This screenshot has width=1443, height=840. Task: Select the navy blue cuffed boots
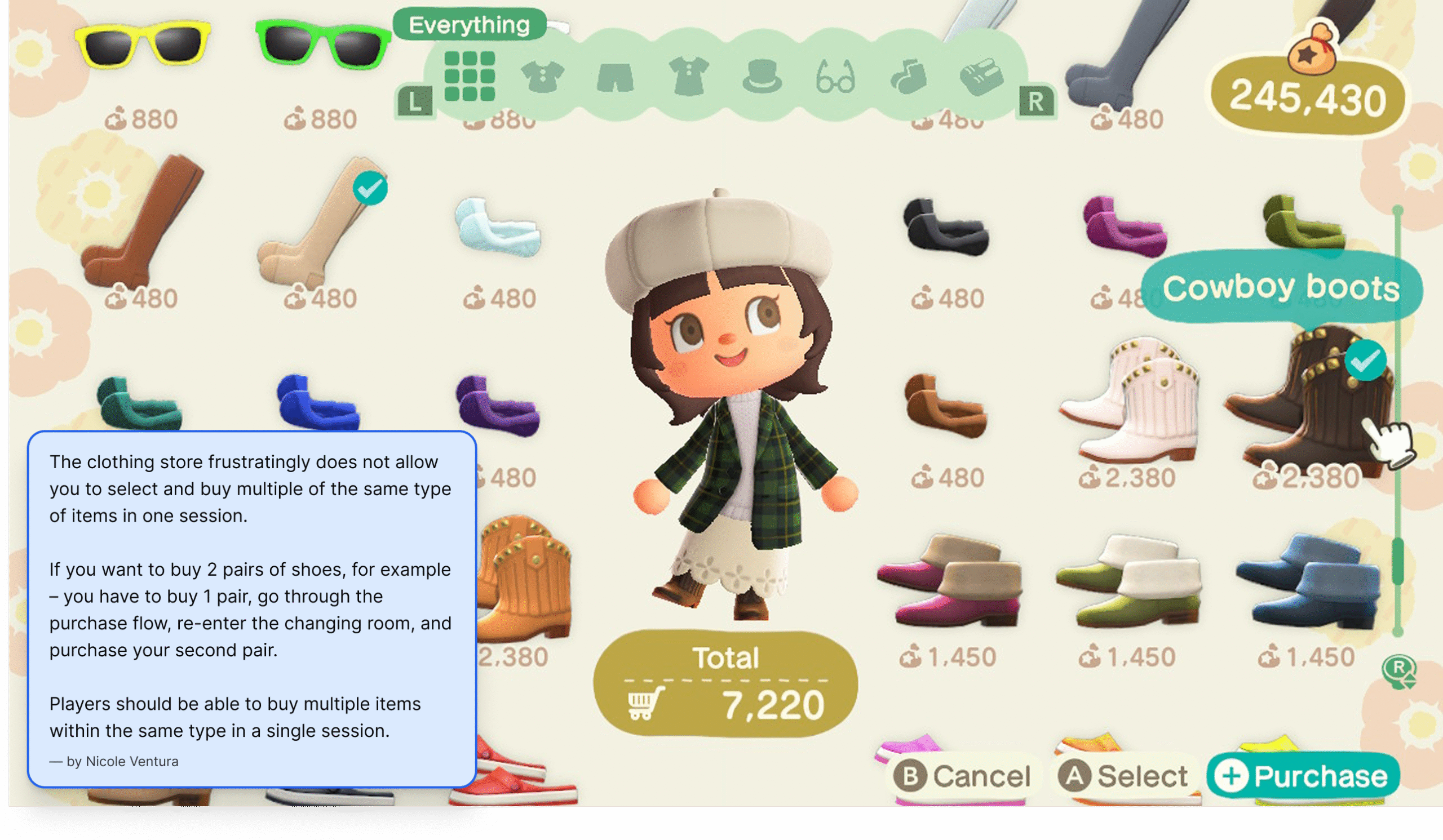tap(1308, 581)
